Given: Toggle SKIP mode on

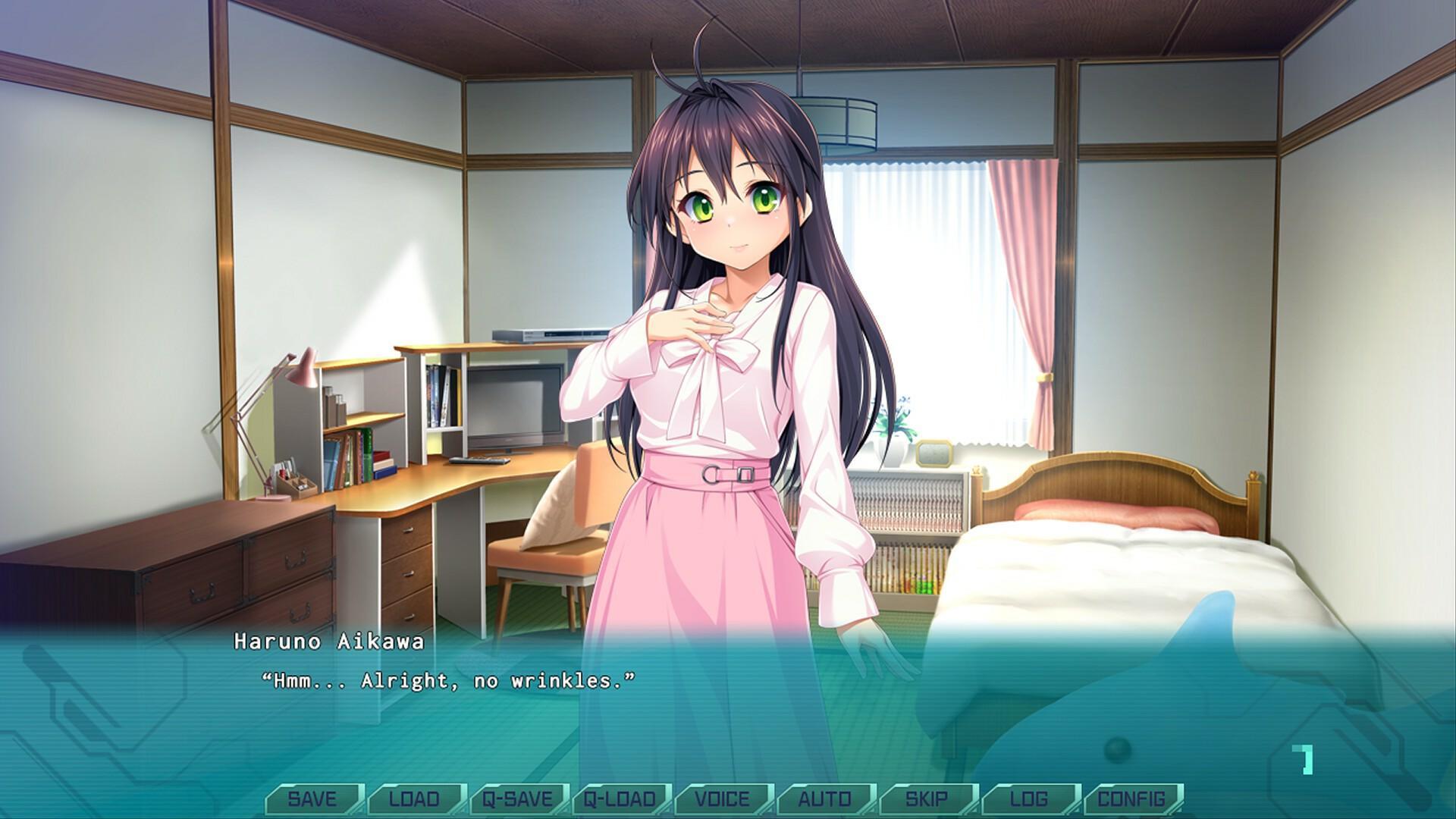Looking at the screenshot, I should tap(927, 798).
